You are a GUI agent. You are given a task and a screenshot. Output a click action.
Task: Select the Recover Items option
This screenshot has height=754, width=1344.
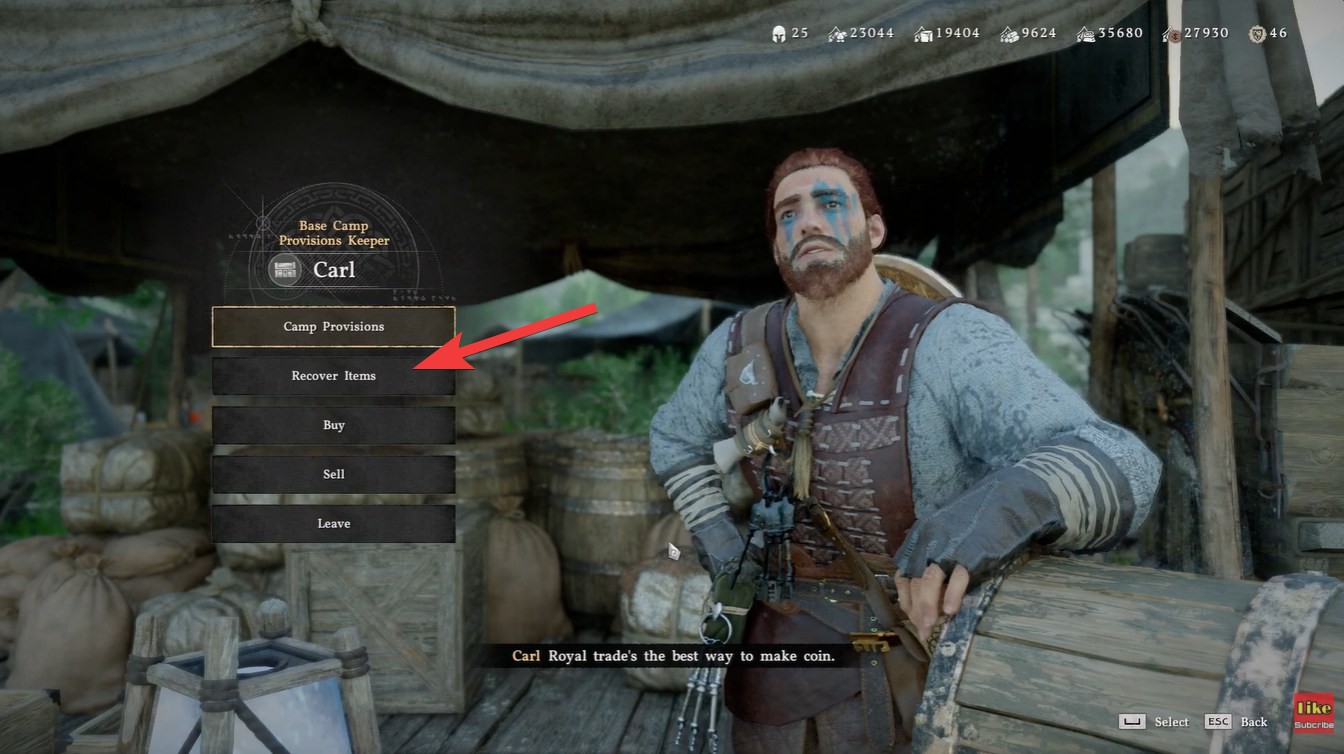333,376
